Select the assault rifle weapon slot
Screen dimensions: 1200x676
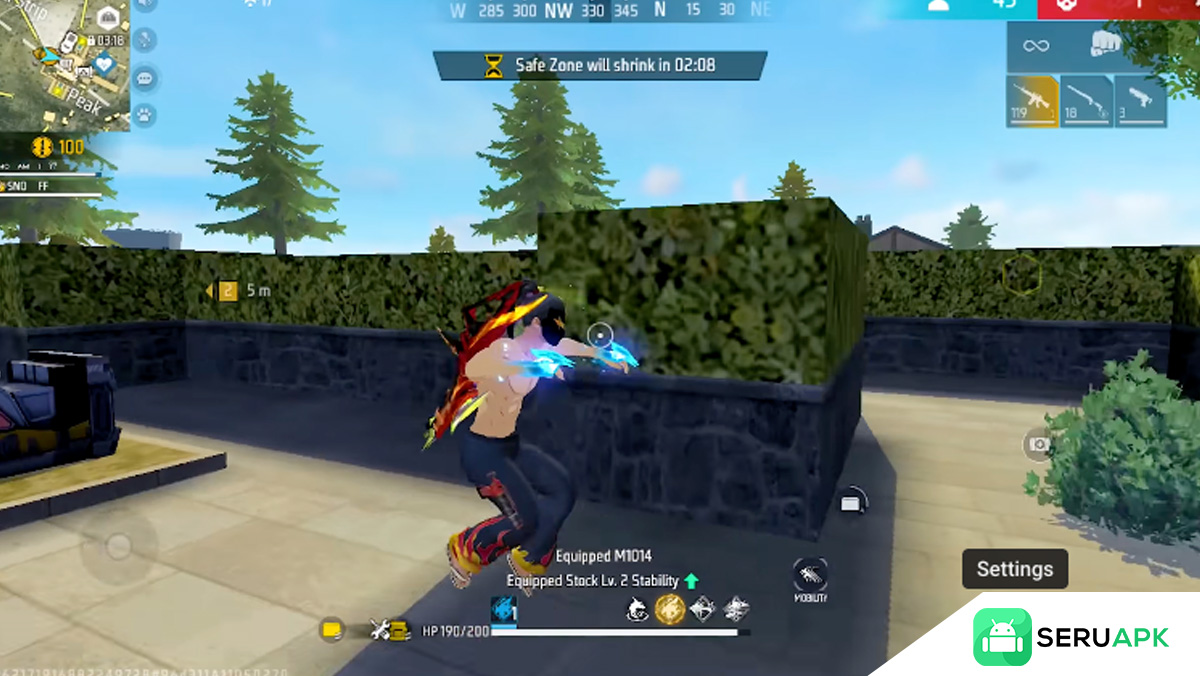pos(1032,101)
